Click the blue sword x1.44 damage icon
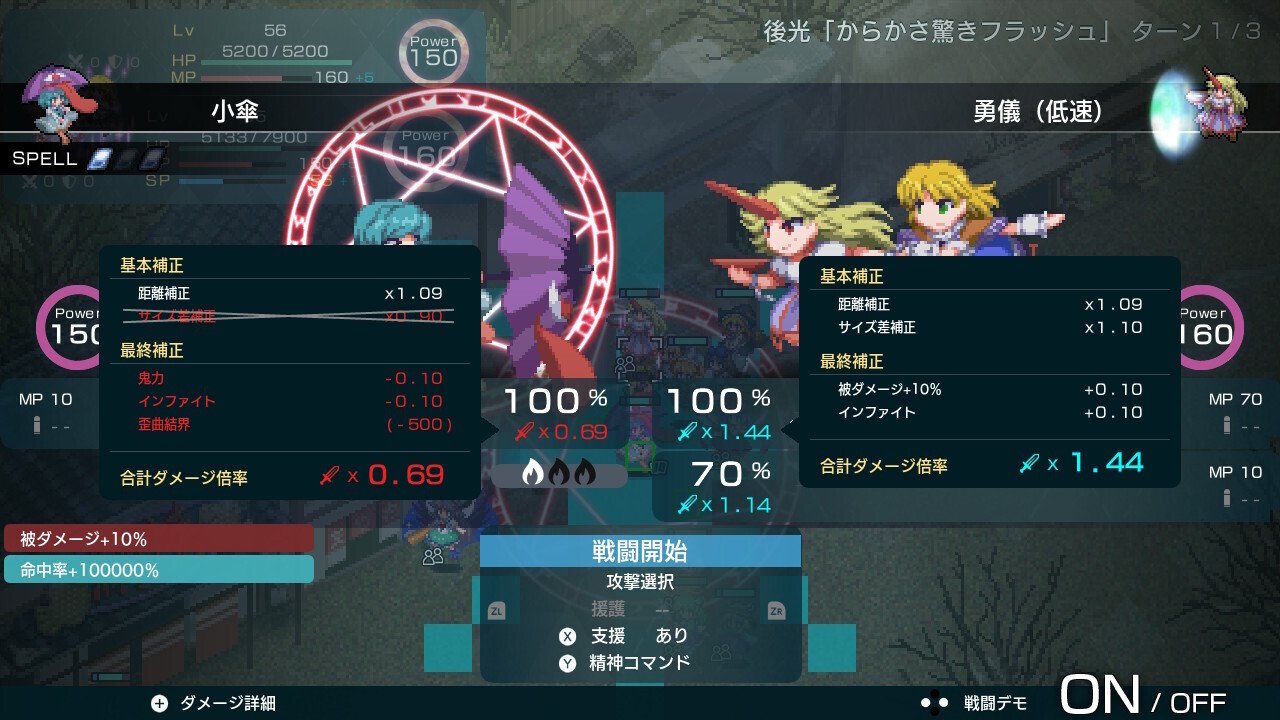 [689, 432]
